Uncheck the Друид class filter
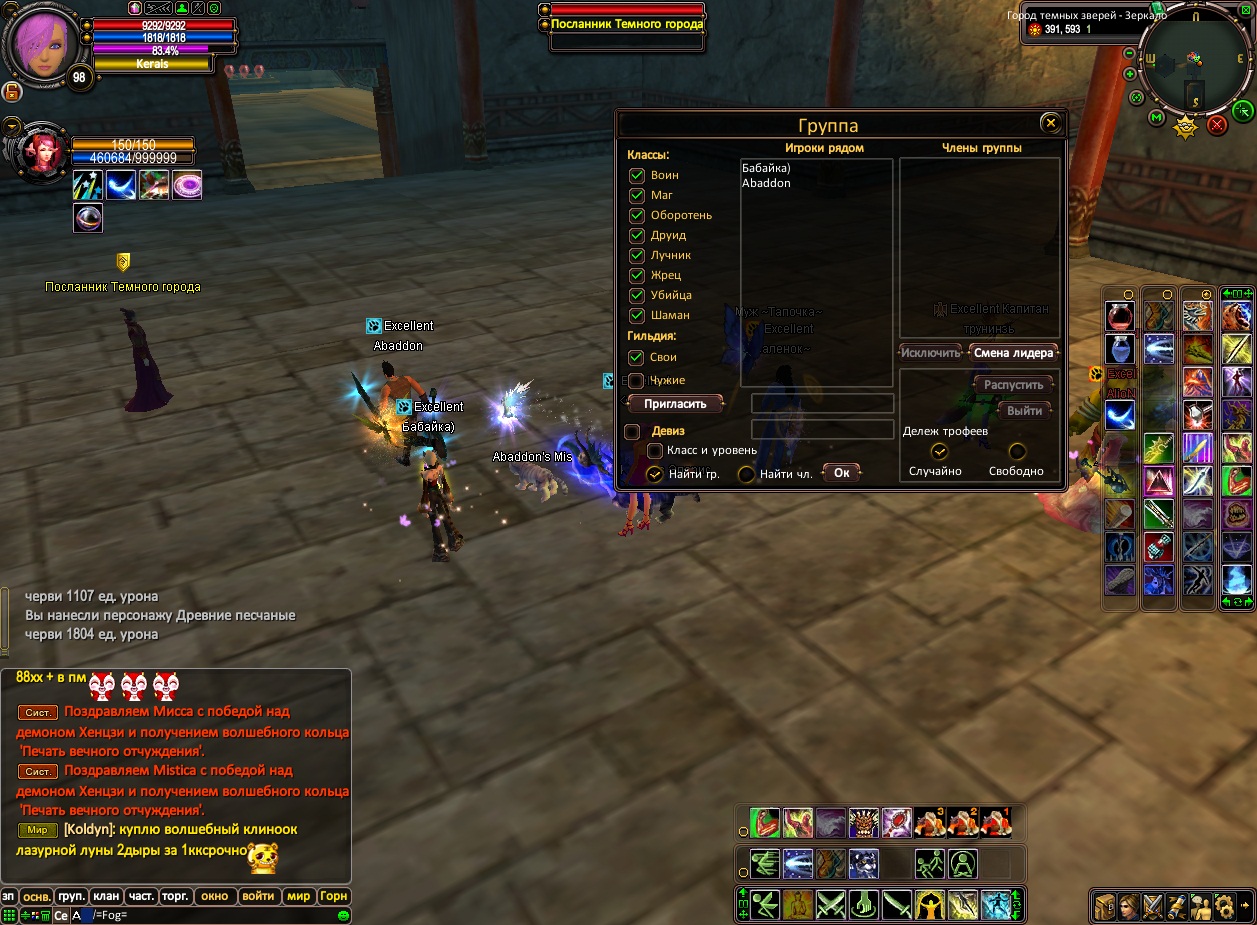This screenshot has width=1257, height=925. coord(636,235)
